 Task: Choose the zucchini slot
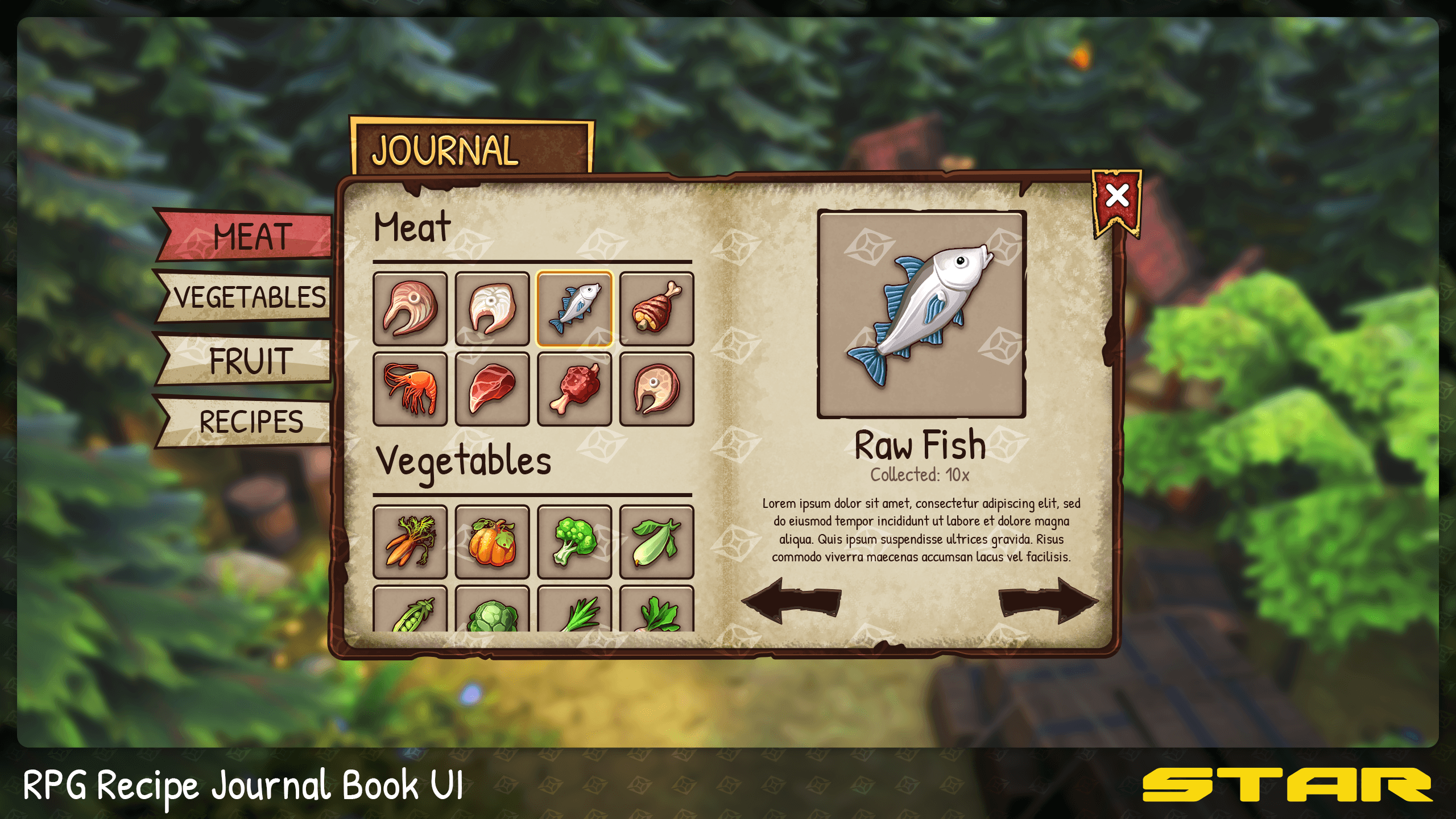(x=656, y=541)
